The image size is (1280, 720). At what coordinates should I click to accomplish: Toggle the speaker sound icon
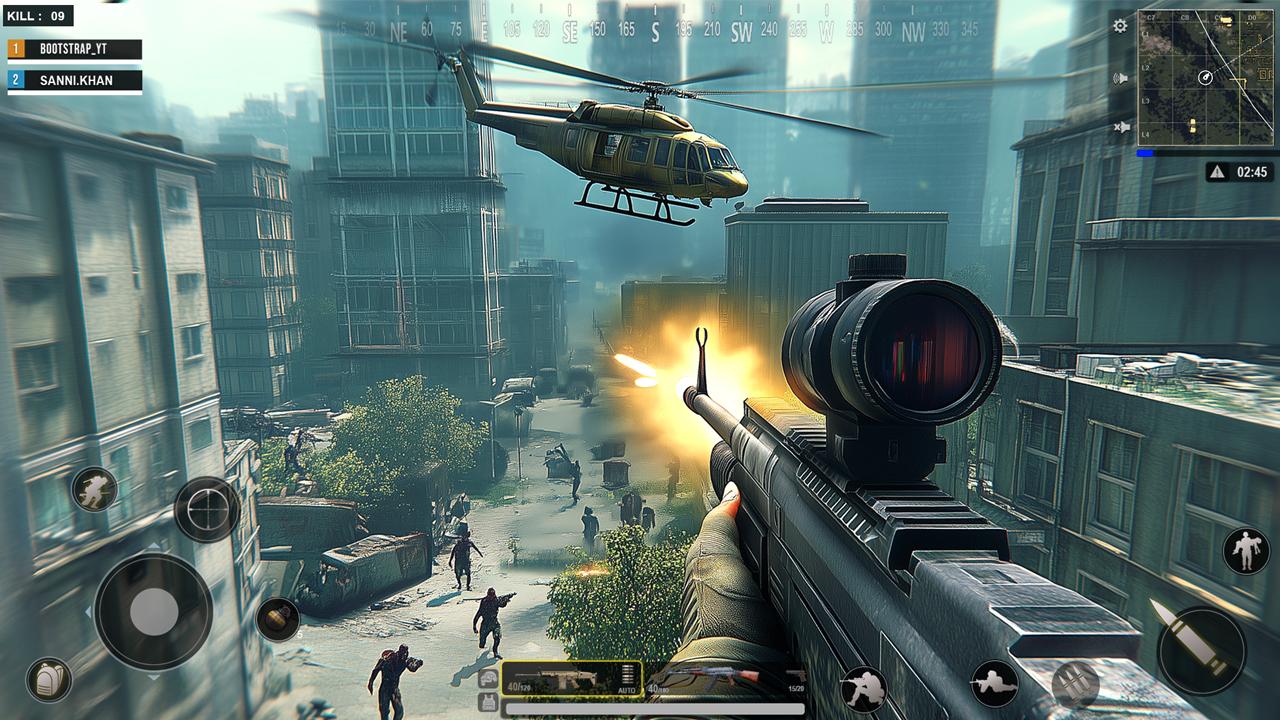pyautogui.click(x=1121, y=78)
